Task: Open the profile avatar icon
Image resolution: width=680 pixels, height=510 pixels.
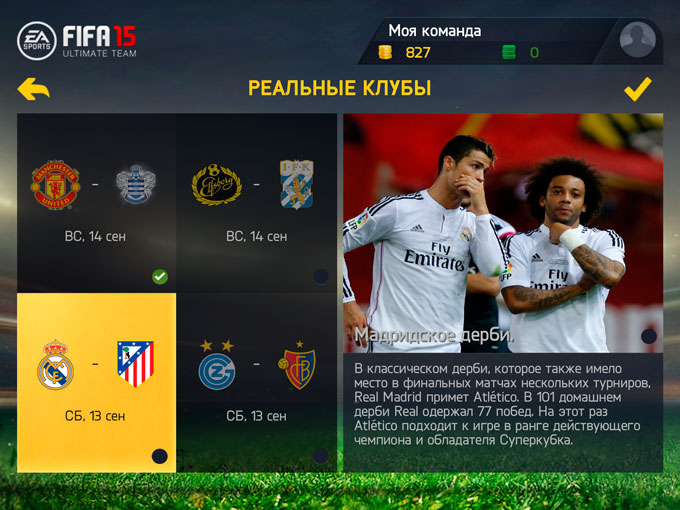Action: point(637,40)
